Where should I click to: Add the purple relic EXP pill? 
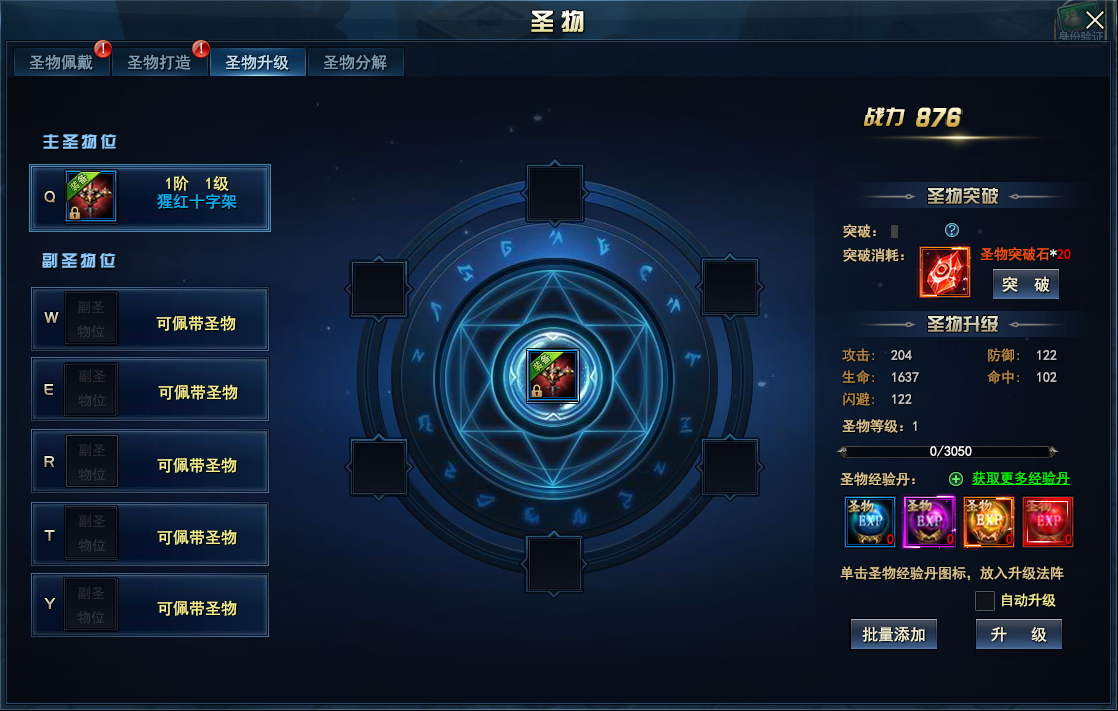coord(929,521)
